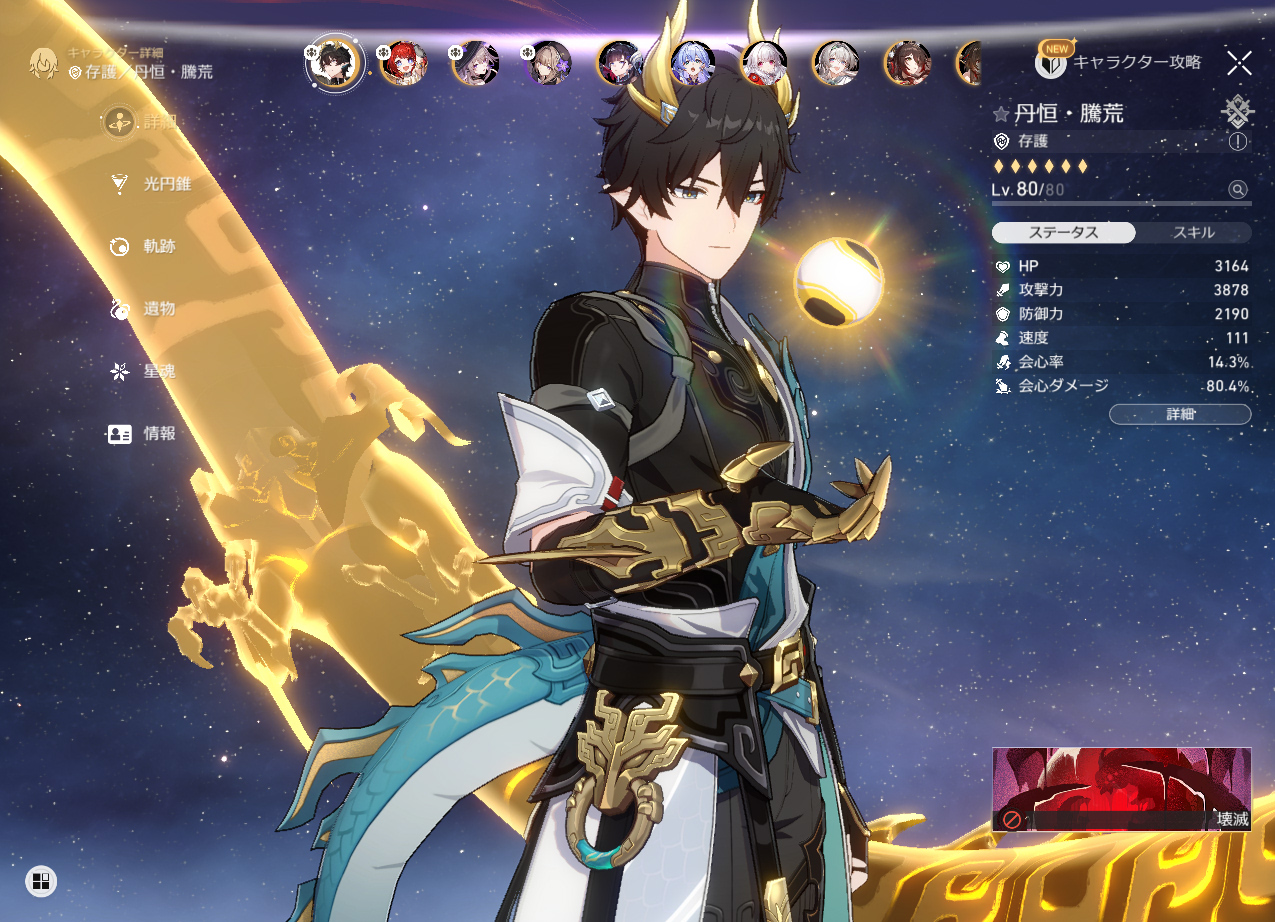Open the 壊滅 thumbnail panel
Image resolution: width=1275 pixels, height=922 pixels.
[1121, 789]
